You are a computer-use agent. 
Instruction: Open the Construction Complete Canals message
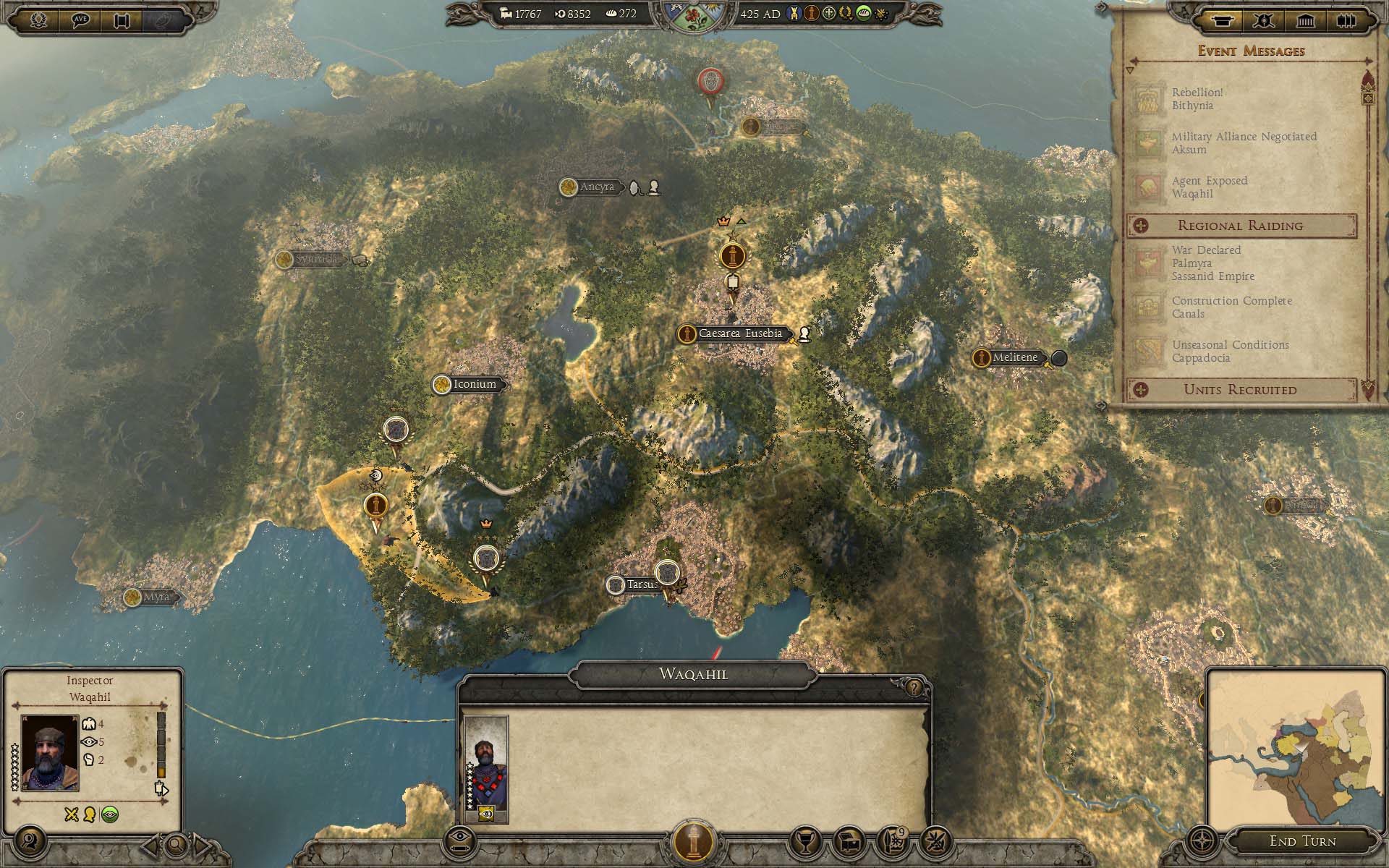(1231, 307)
